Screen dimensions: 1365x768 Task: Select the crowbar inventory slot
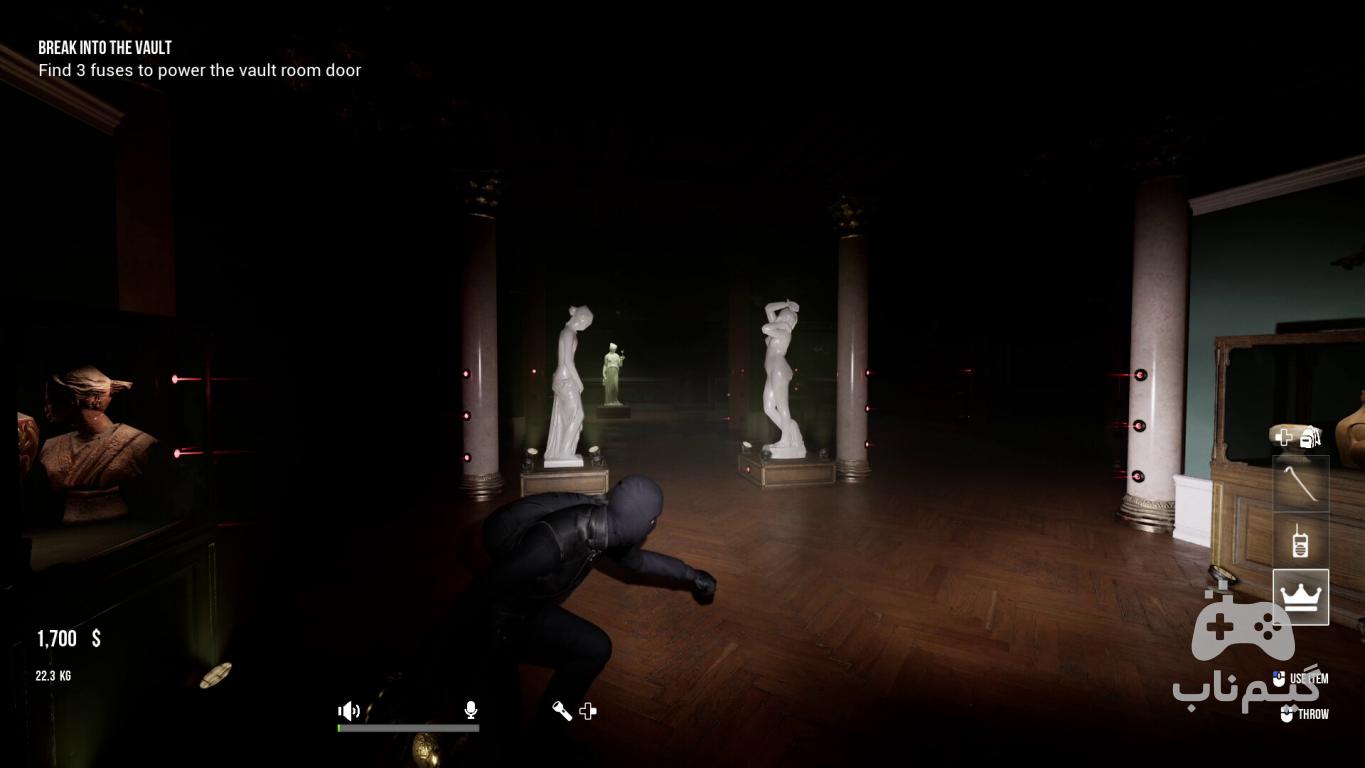tap(1300, 484)
